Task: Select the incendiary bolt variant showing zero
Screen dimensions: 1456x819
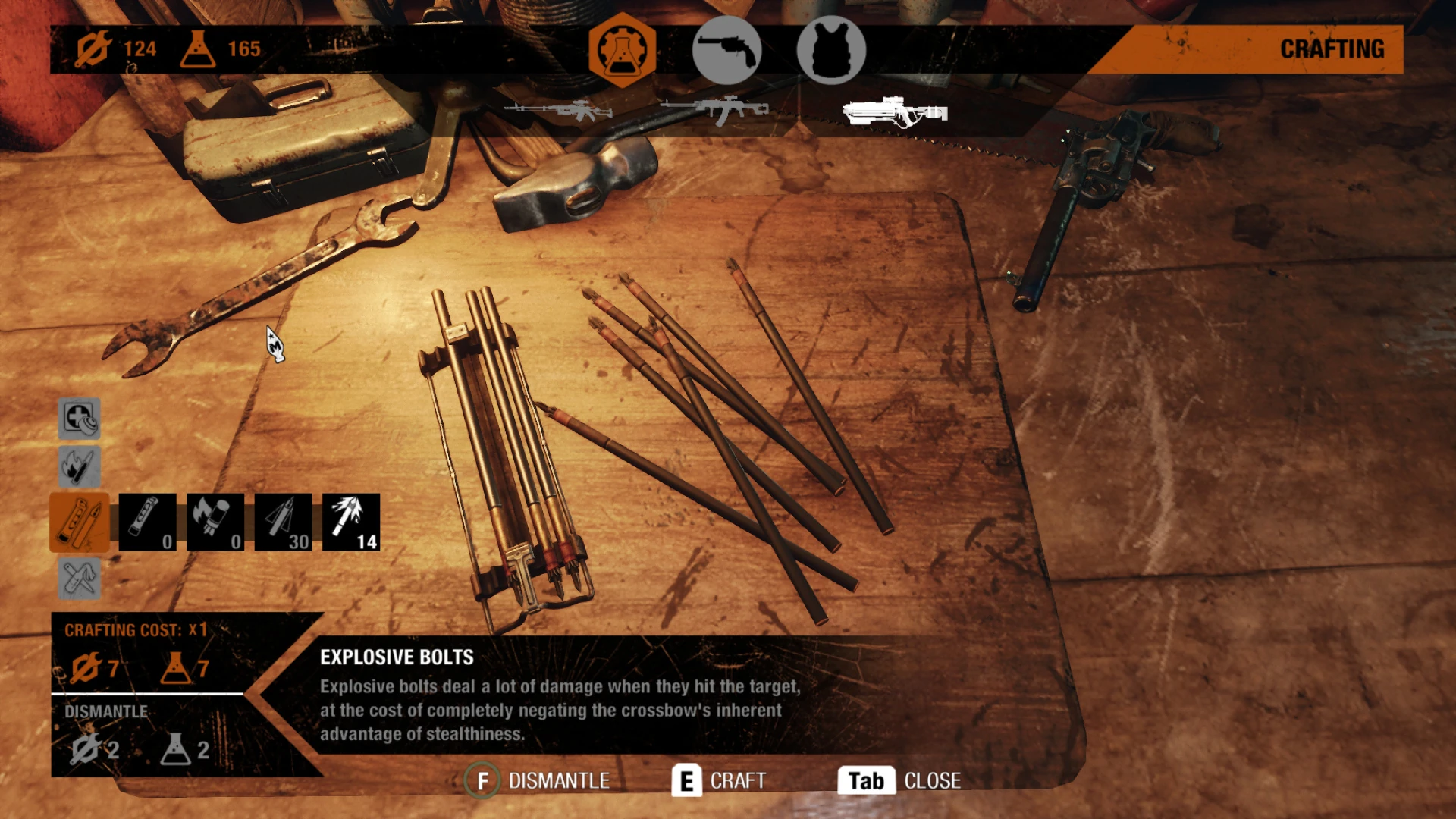Action: [x=215, y=520]
